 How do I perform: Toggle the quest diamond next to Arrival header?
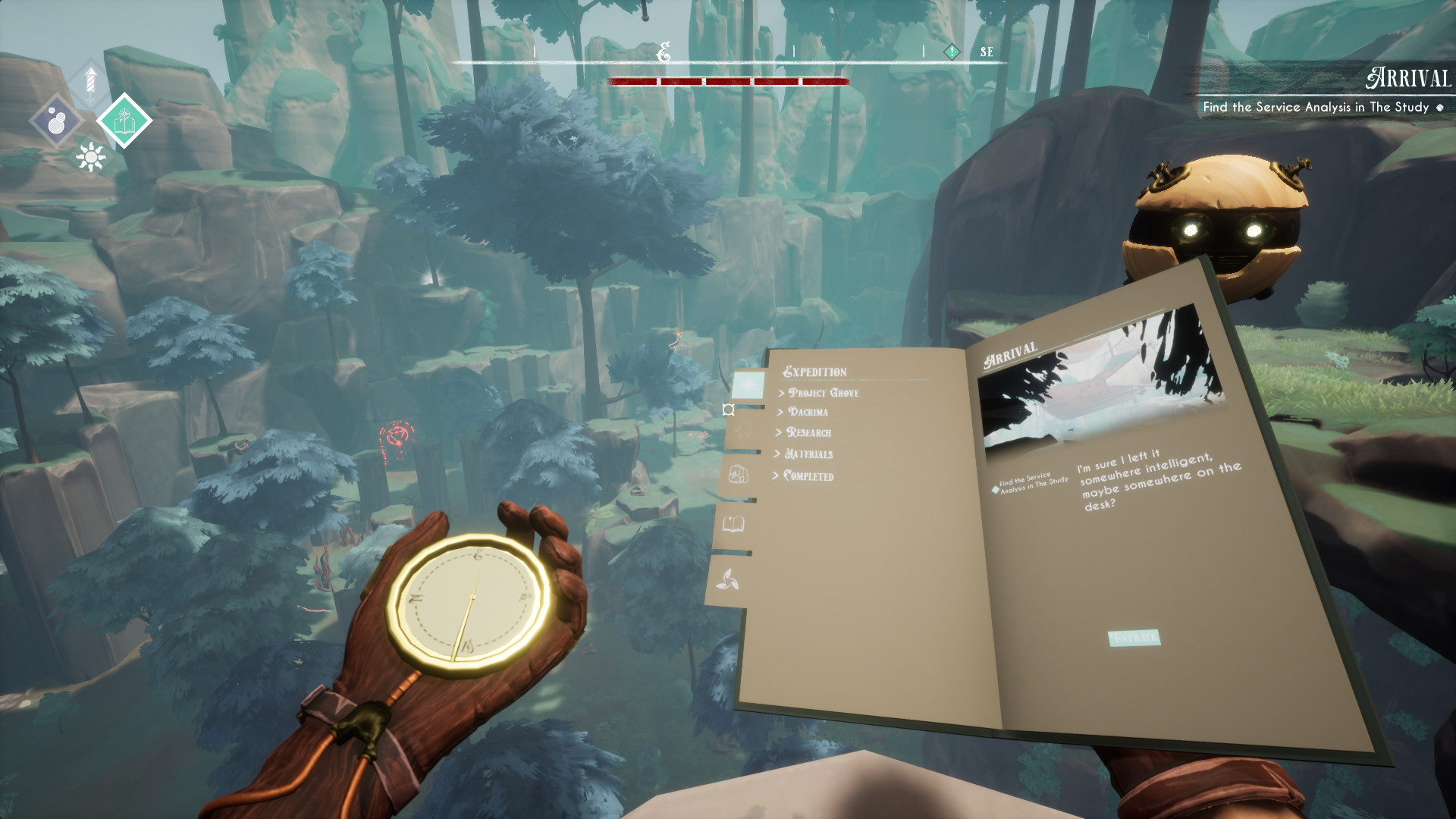1439,108
